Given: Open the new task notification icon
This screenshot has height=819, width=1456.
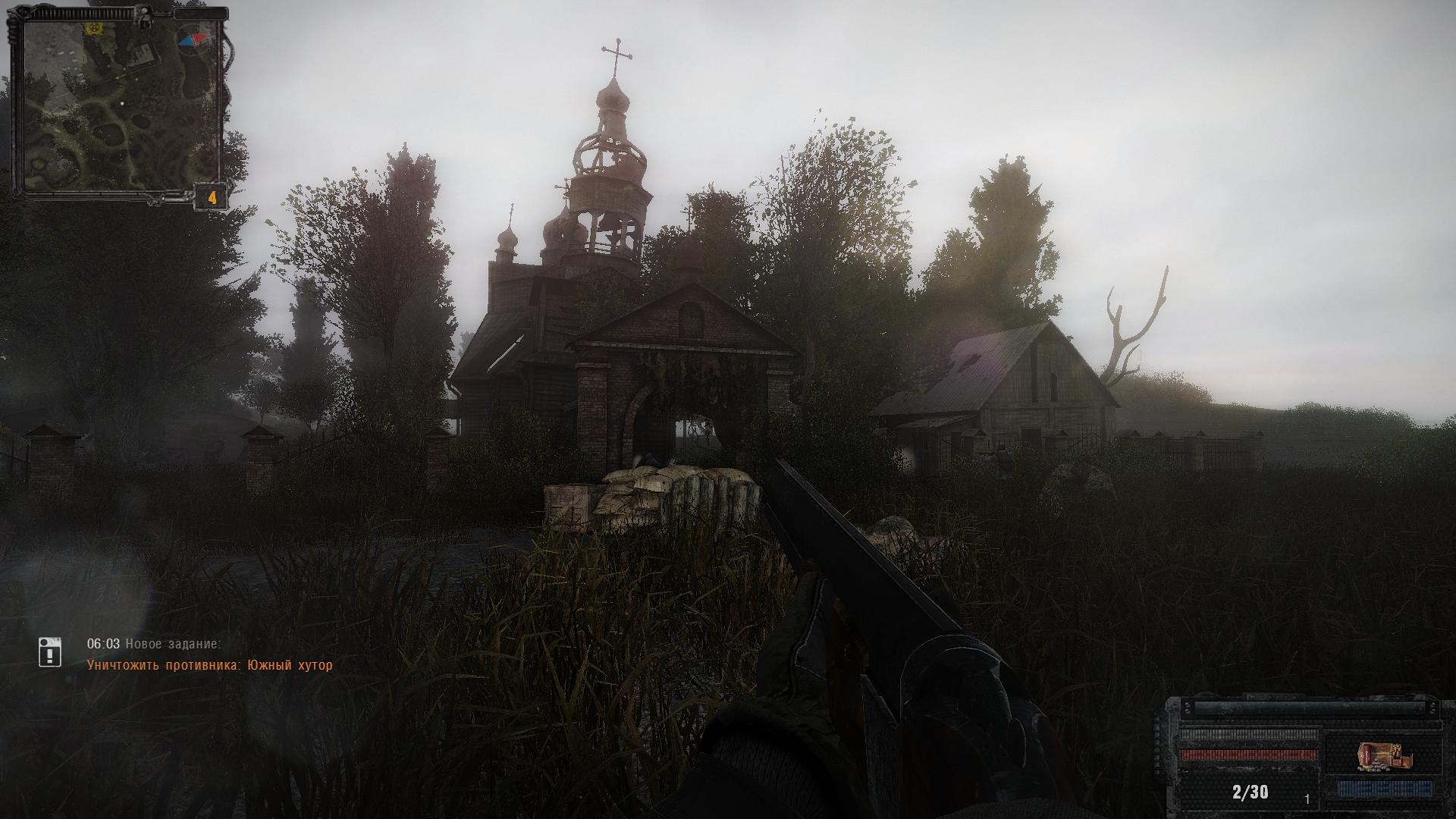Looking at the screenshot, I should tap(50, 652).
